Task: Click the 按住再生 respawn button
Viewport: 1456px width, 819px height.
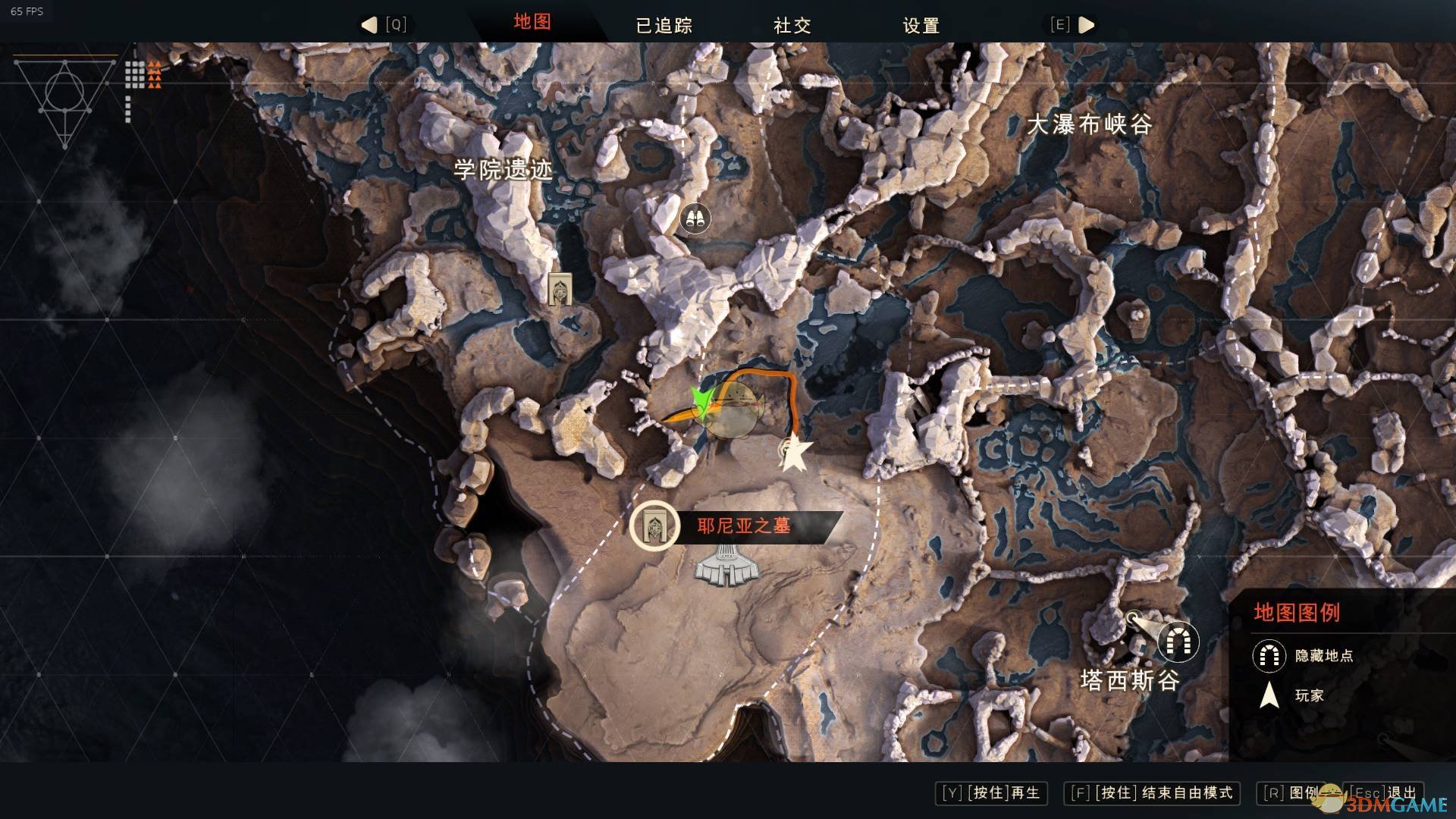Action: pos(991,793)
